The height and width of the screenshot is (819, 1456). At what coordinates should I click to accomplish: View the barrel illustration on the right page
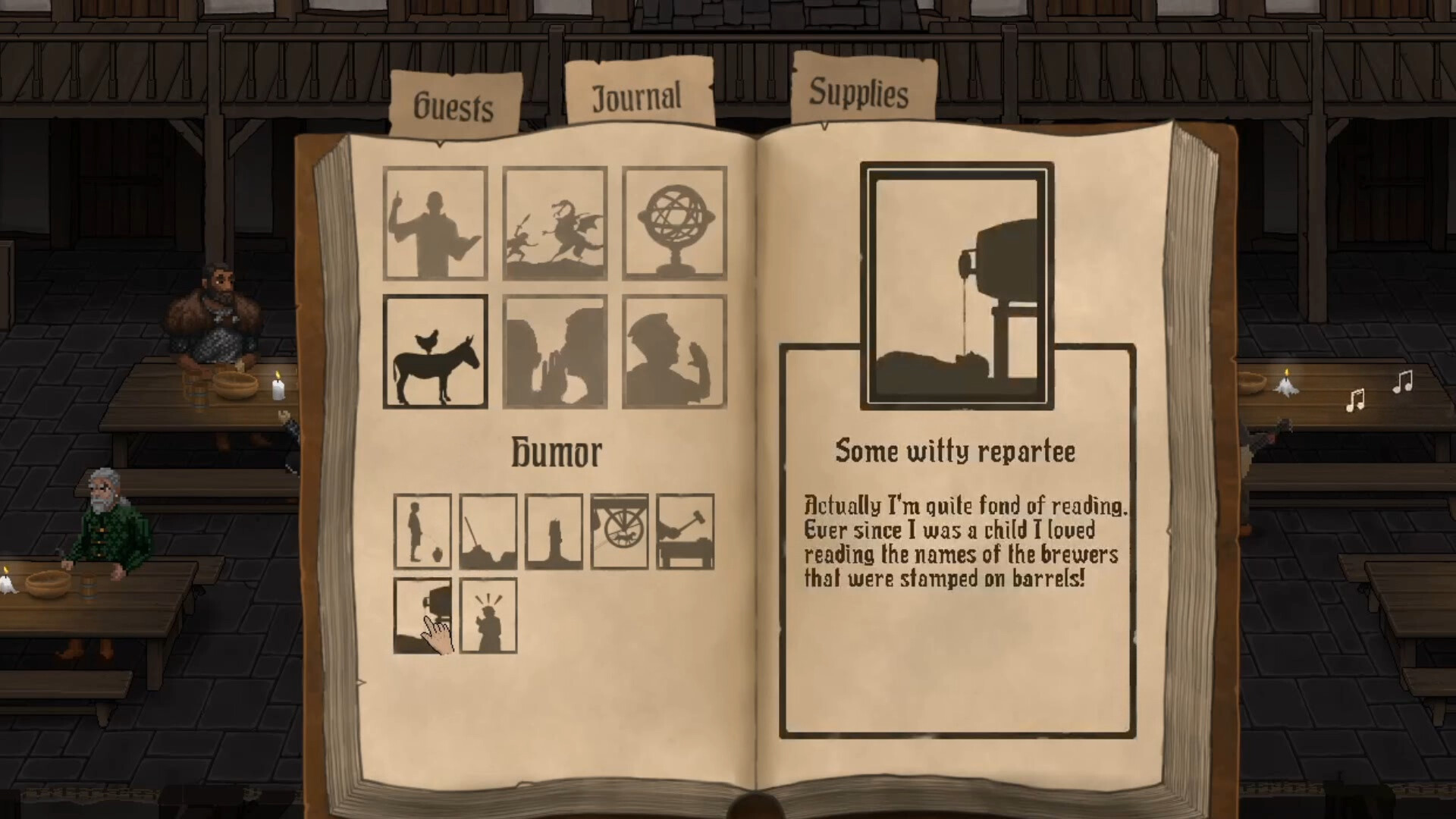pos(957,281)
